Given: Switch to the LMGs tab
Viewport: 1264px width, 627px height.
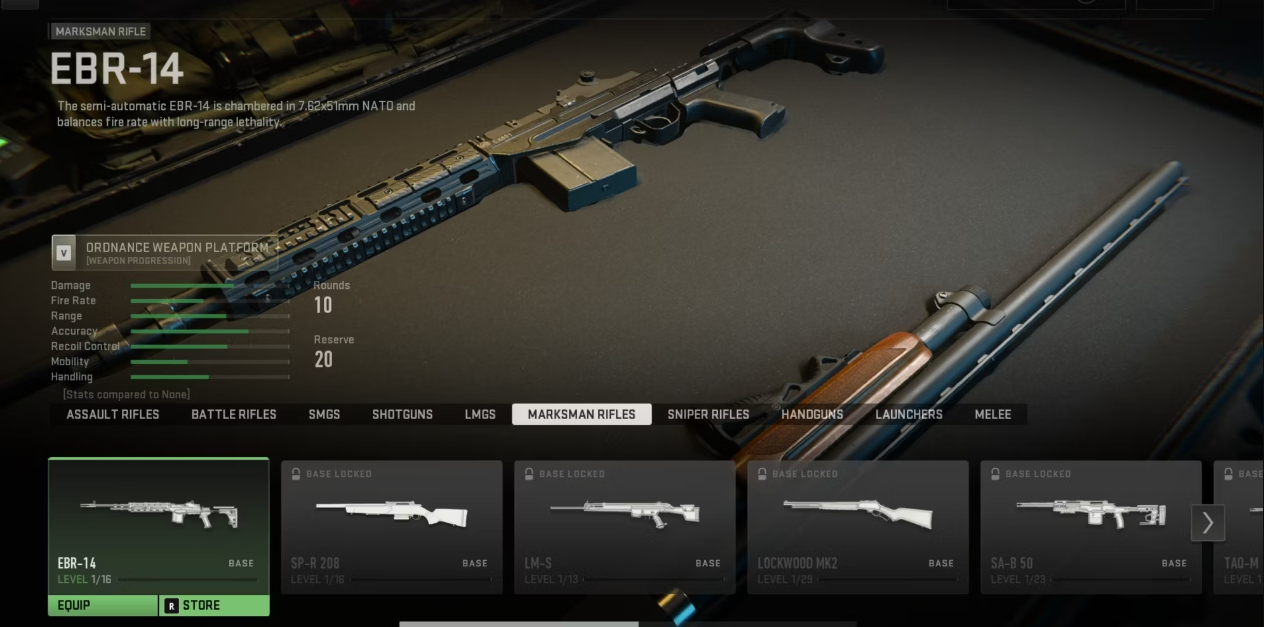Looking at the screenshot, I should click(480, 414).
